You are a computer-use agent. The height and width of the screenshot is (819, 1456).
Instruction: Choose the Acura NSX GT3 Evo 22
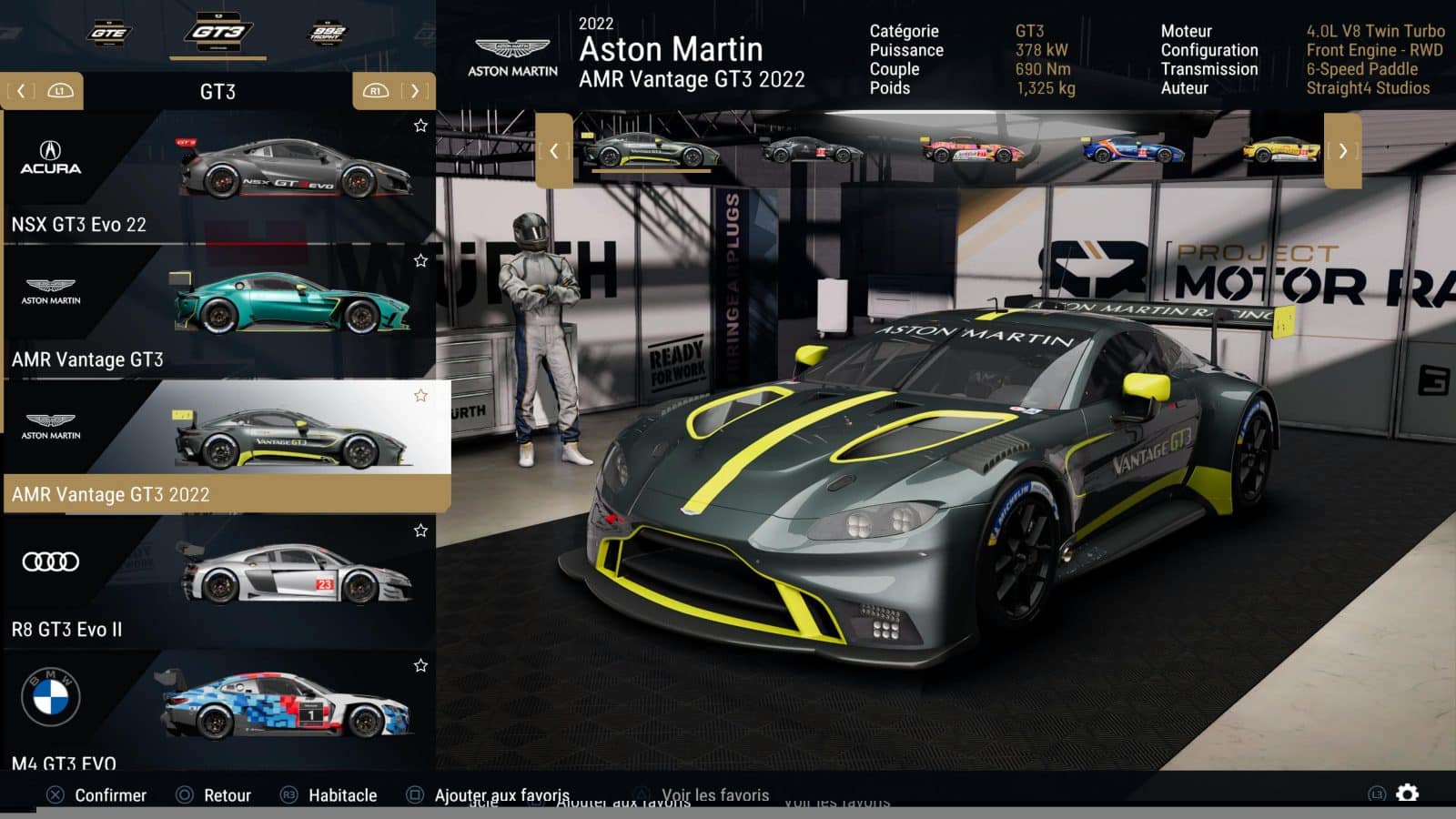coord(218,178)
